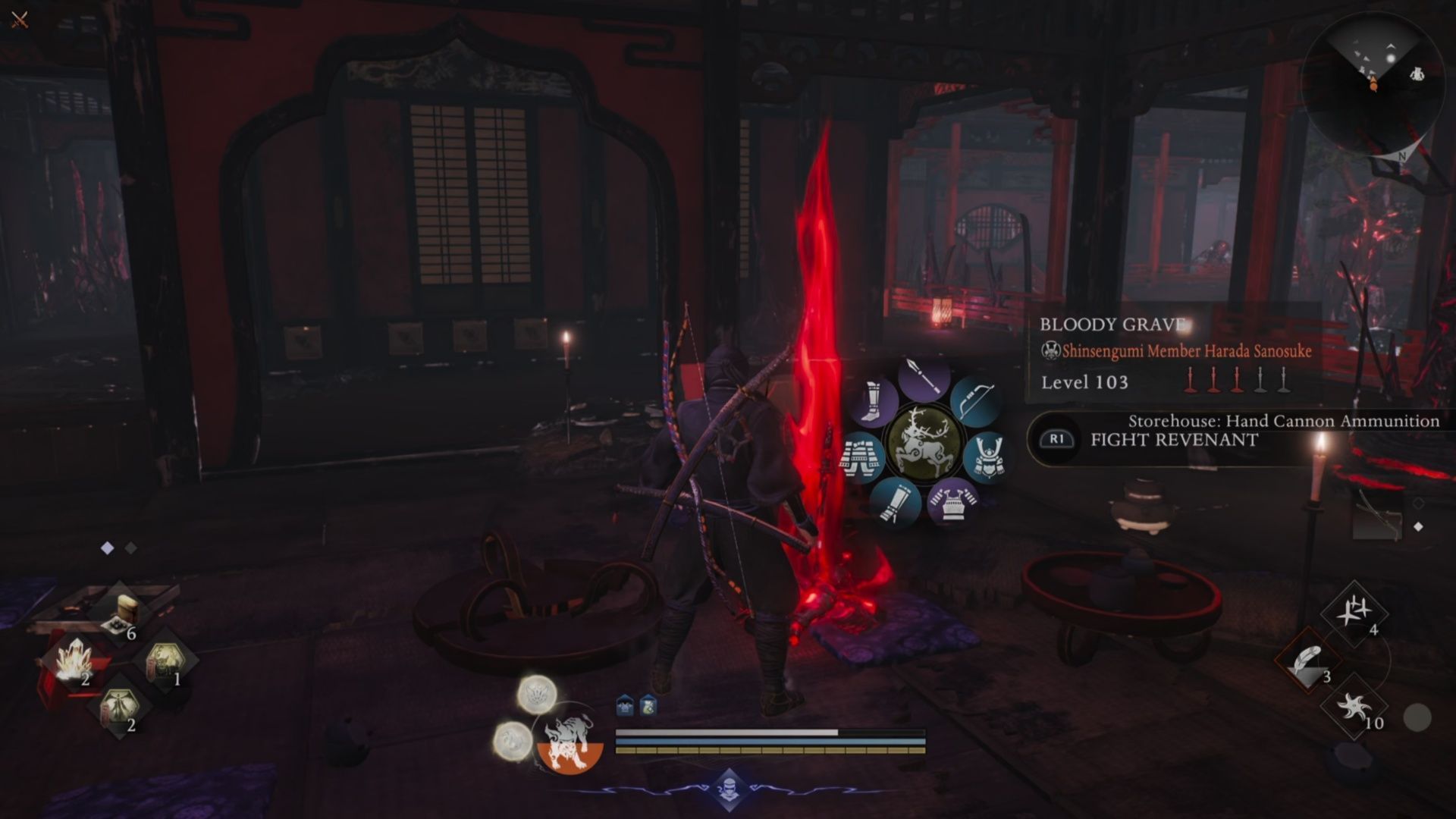Select the leg greaves icon on the wheel
Image resolution: width=1456 pixels, height=819 pixels.
pos(873,400)
